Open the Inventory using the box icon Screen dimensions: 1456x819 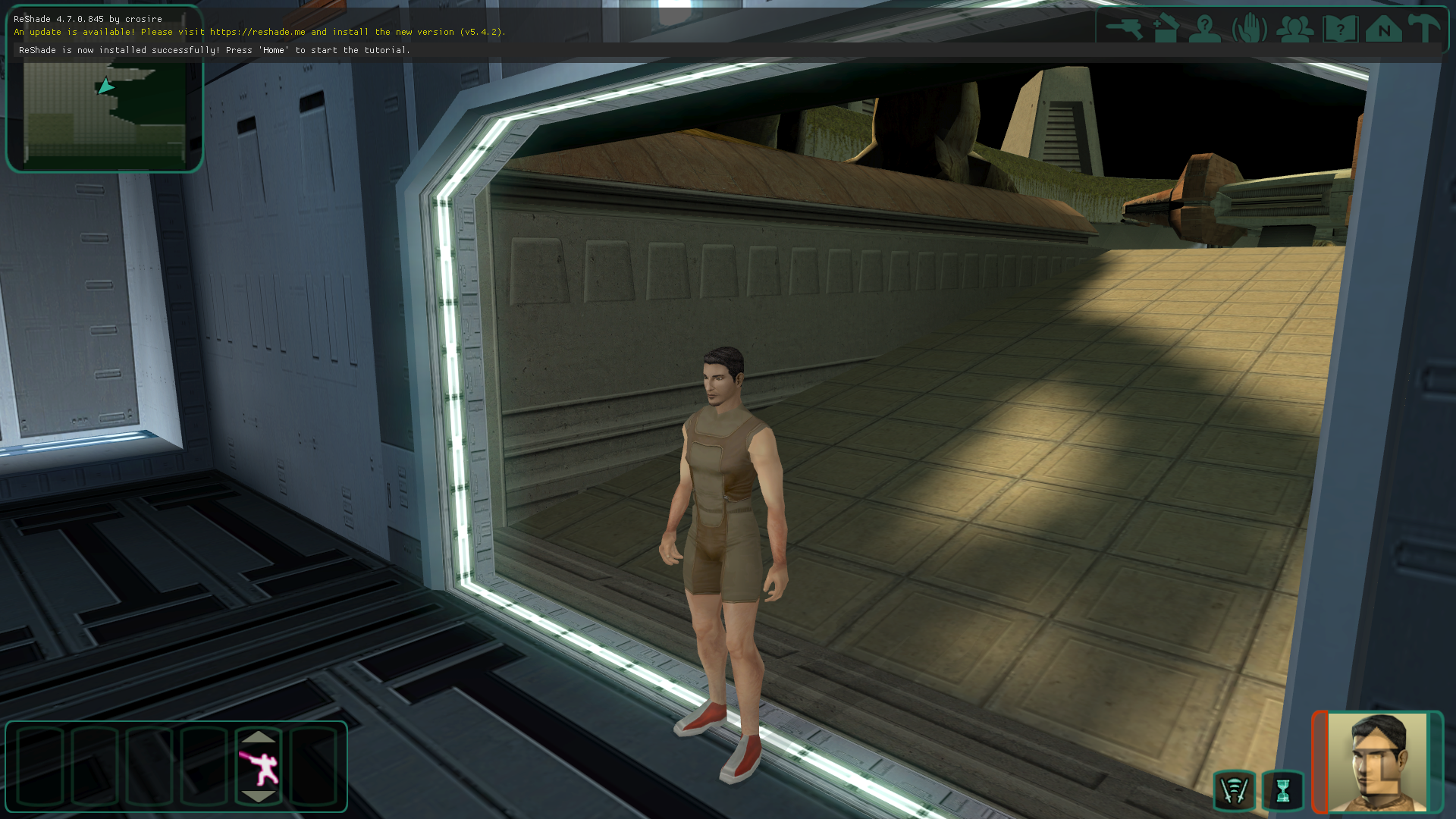[x=1166, y=29]
